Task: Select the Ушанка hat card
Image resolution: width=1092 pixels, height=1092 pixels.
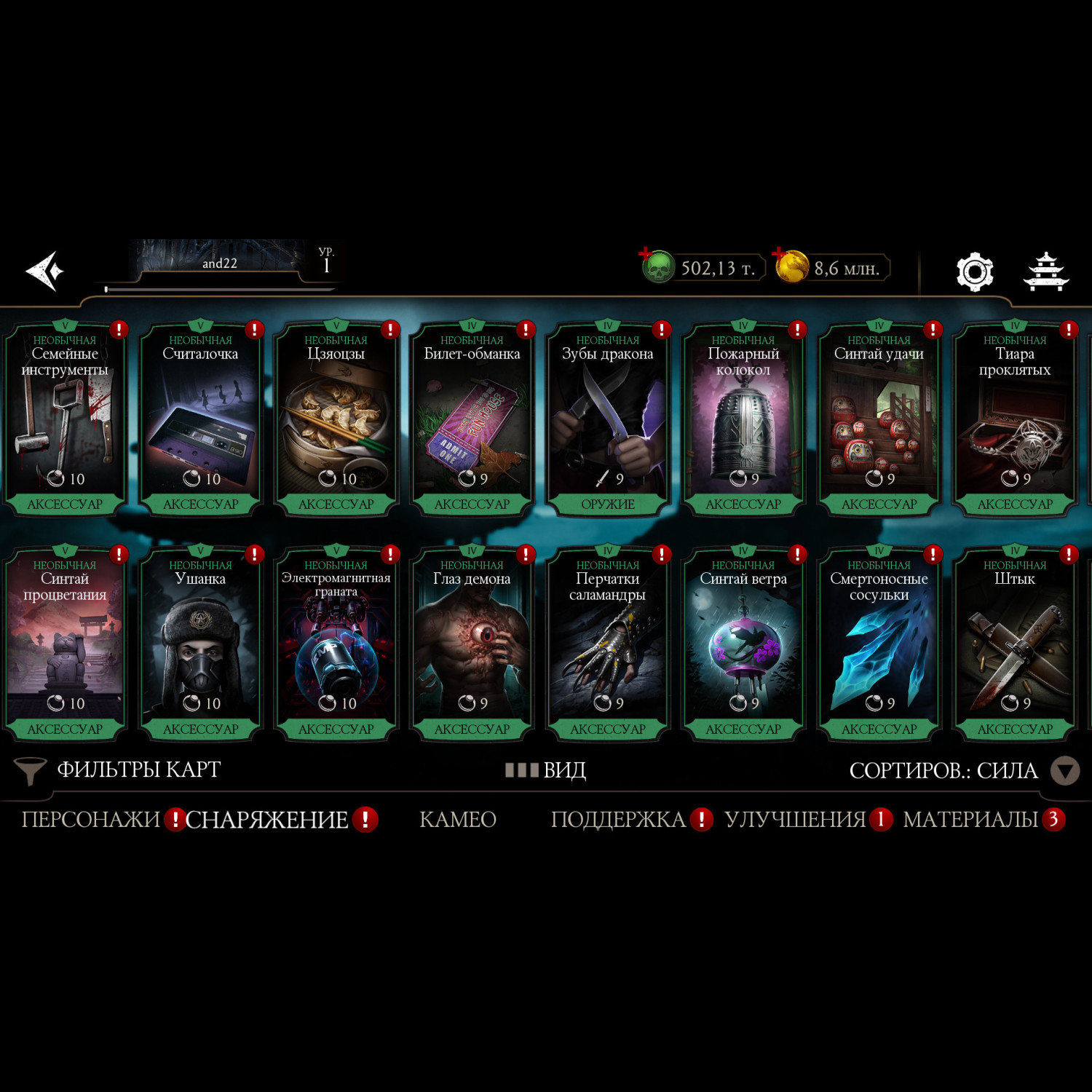Action: click(x=200, y=644)
